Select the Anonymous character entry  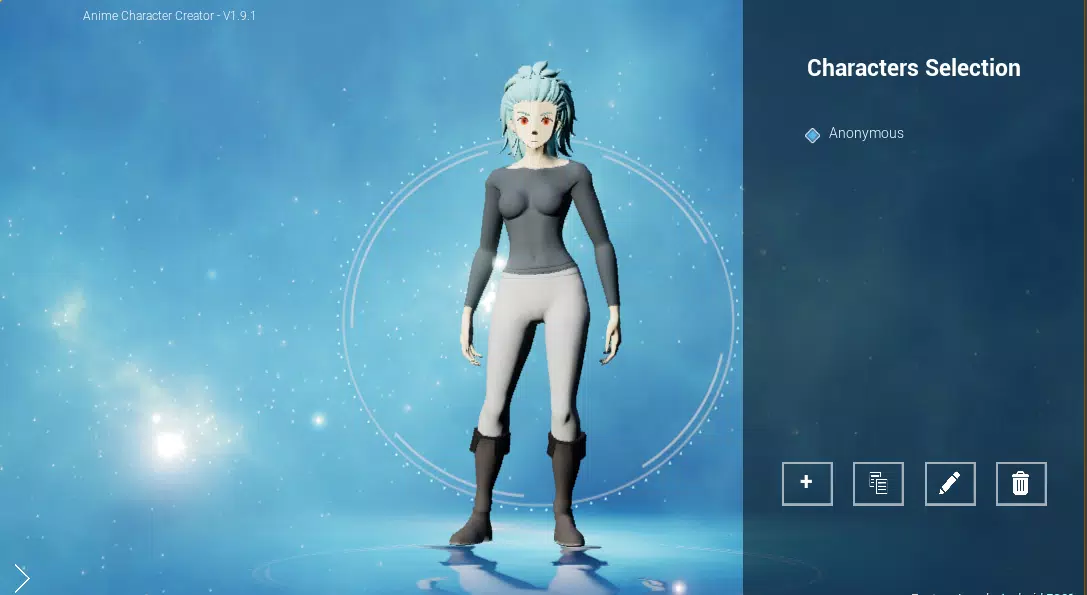click(865, 134)
